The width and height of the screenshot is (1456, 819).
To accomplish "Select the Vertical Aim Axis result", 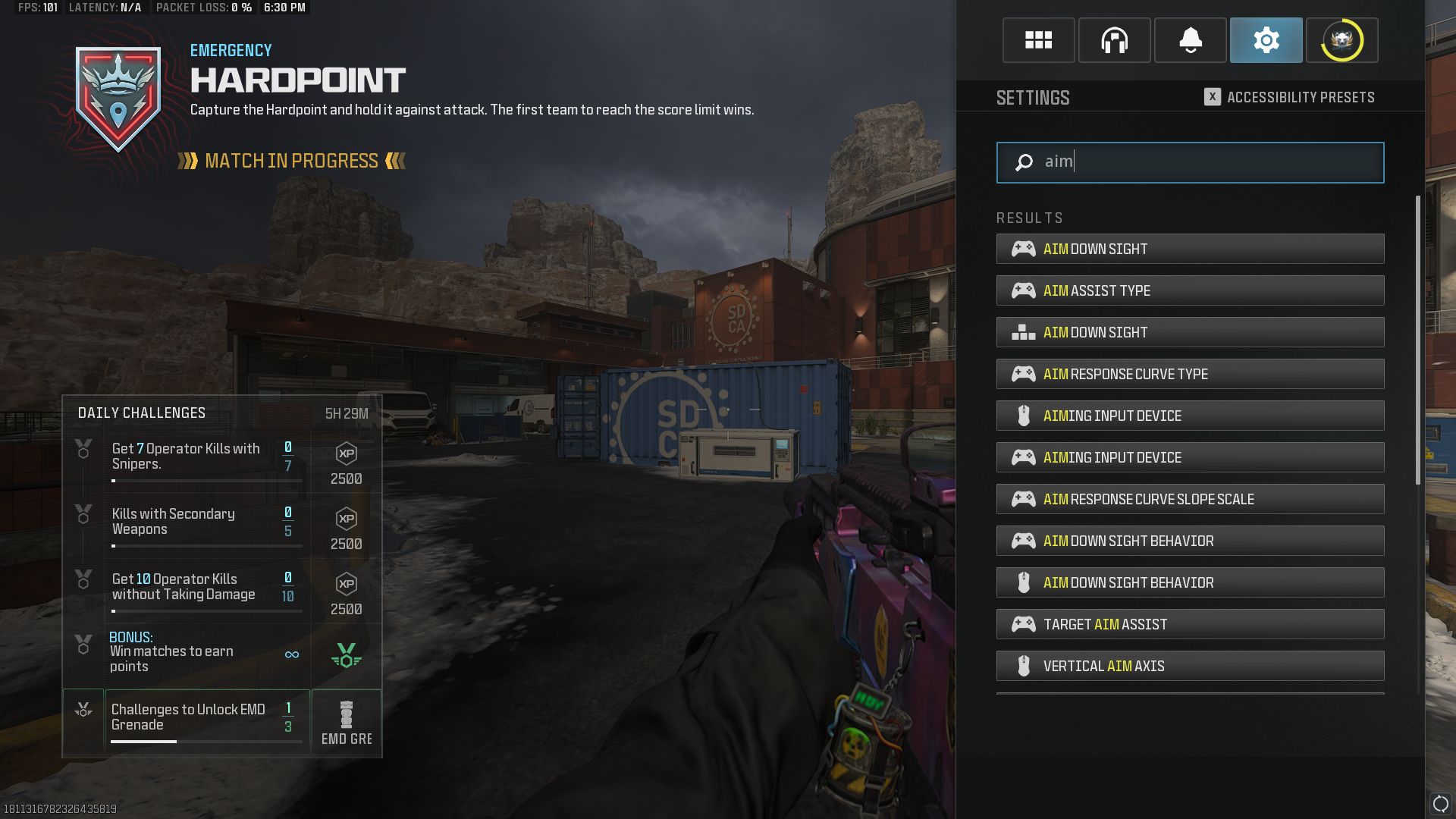I will [1190, 666].
